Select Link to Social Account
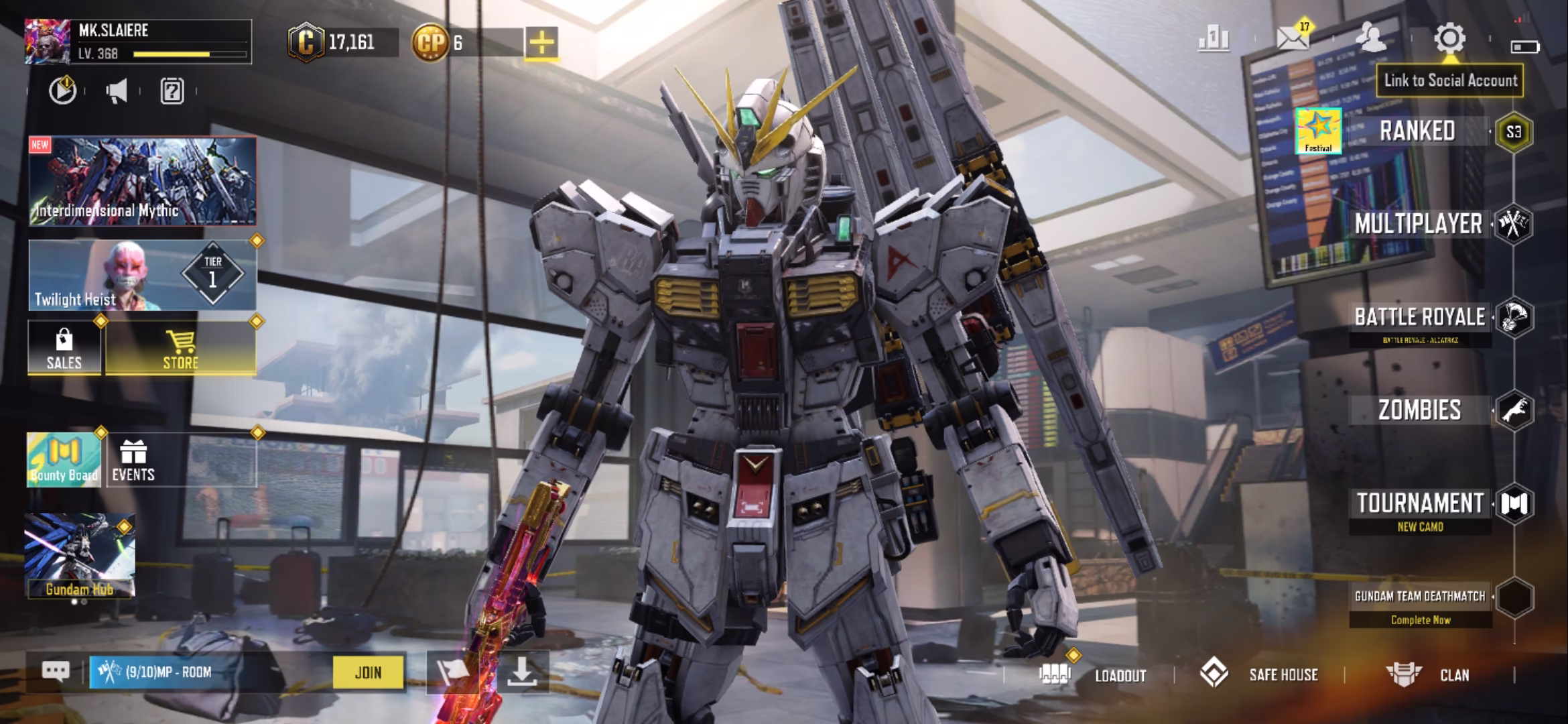Screen dimensions: 1568x724 [1450, 81]
